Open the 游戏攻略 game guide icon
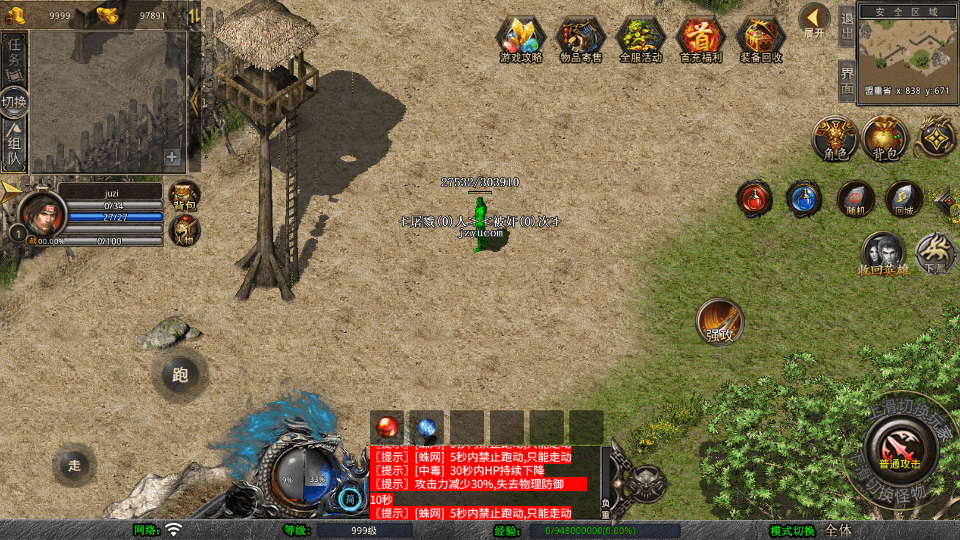 521,39
